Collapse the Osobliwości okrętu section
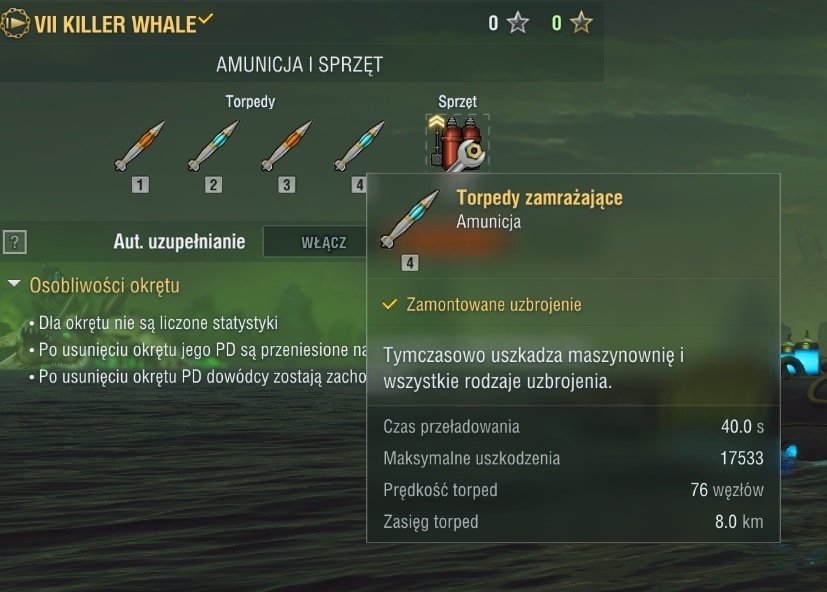 (x=14, y=285)
